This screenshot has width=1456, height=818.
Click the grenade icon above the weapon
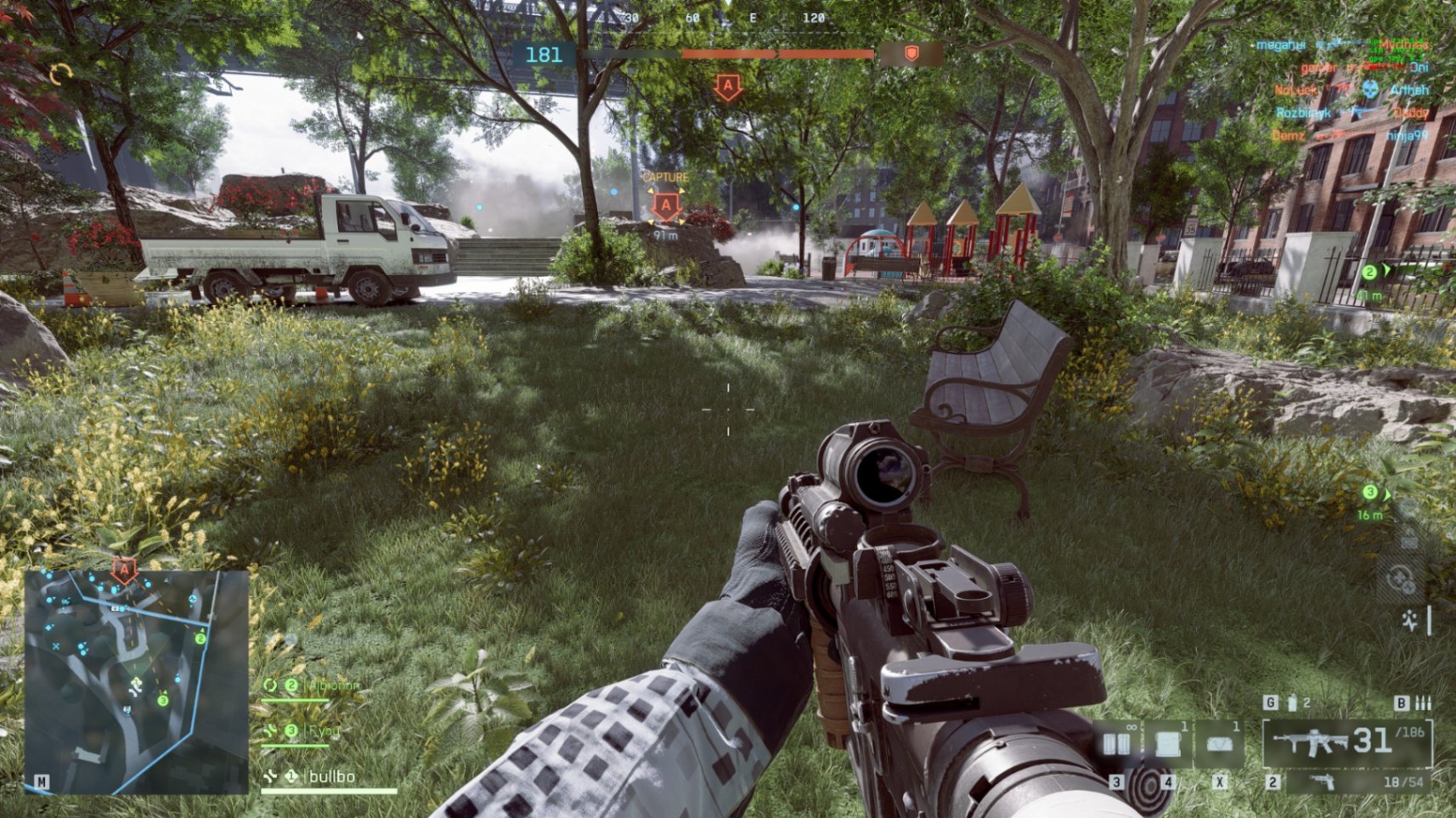pos(1292,702)
